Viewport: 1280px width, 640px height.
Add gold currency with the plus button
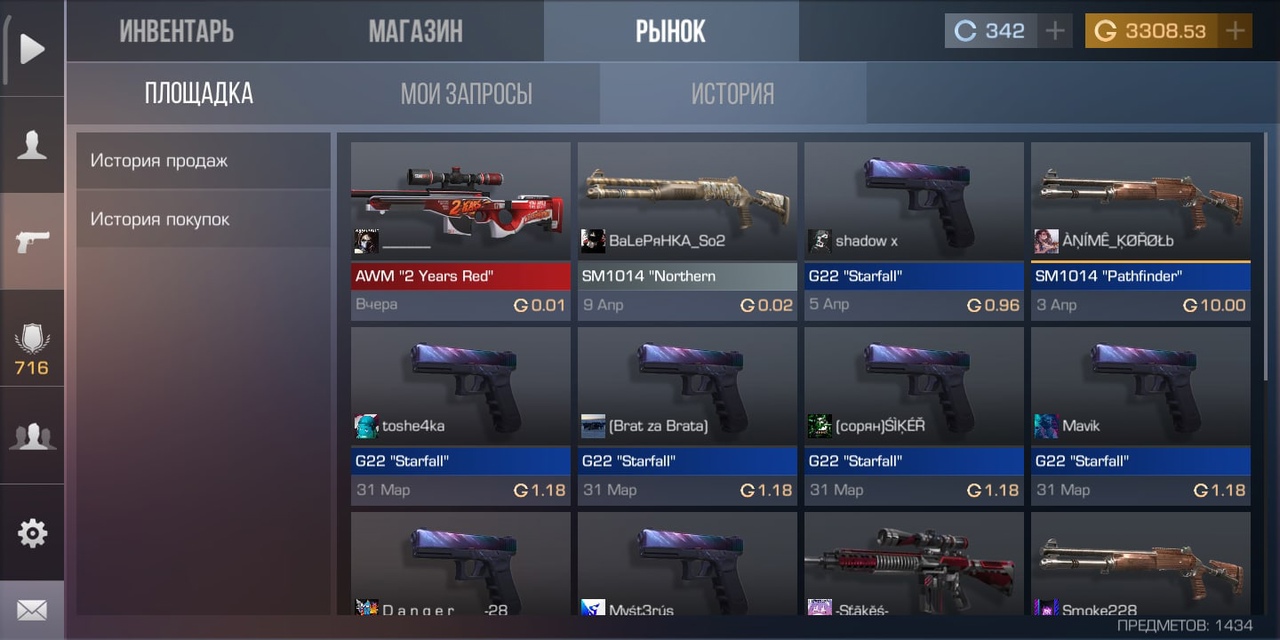[x=1236, y=31]
